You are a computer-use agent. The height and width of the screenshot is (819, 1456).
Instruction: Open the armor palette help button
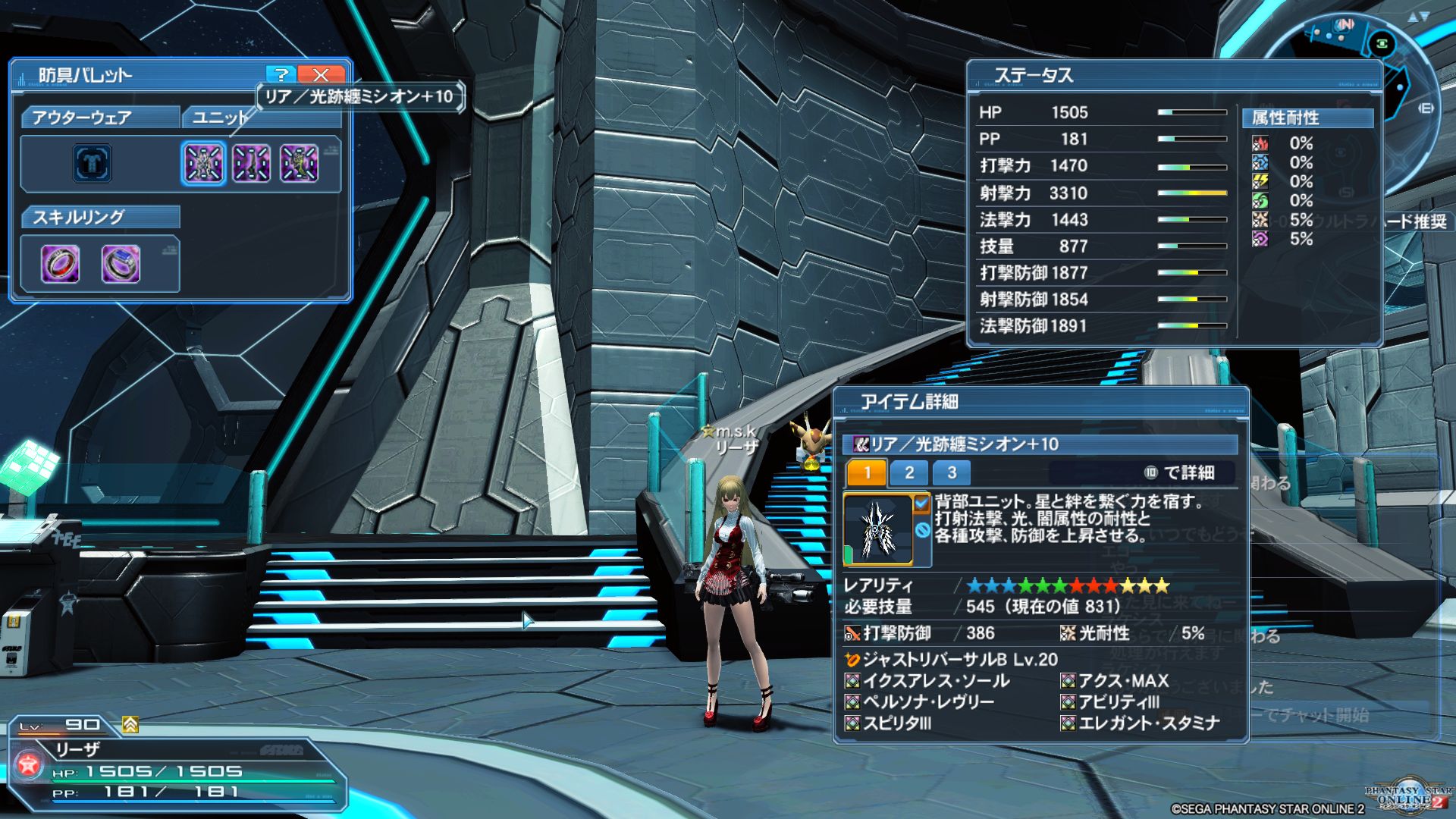click(x=281, y=74)
